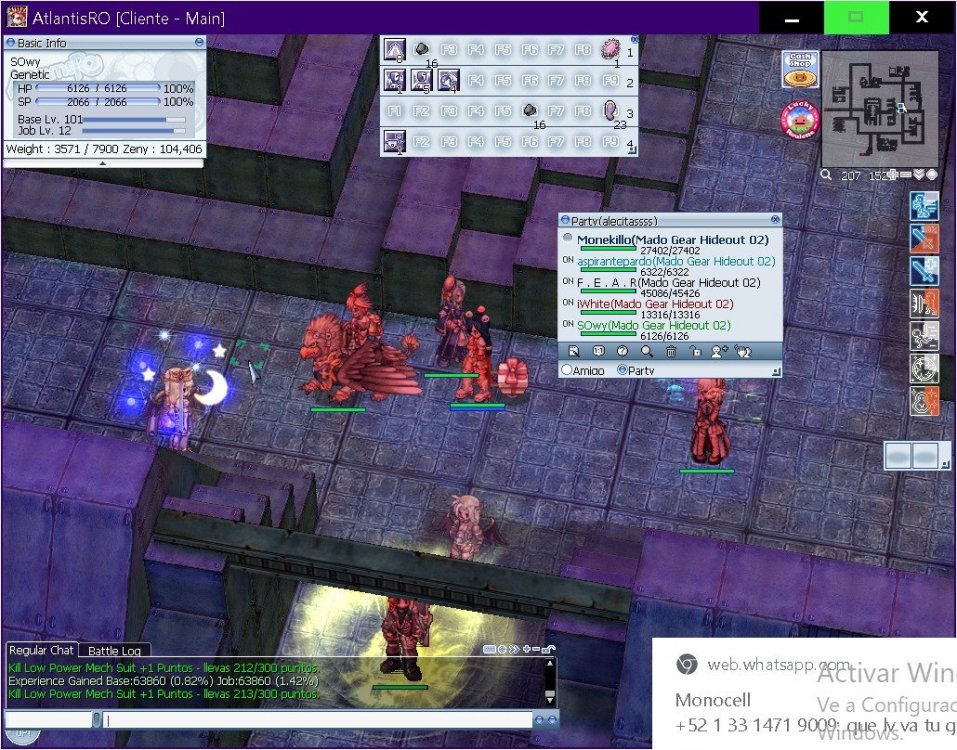Viewport: 957px width, 750px height.
Task: Click the dungeon minimap
Action: pos(880,108)
